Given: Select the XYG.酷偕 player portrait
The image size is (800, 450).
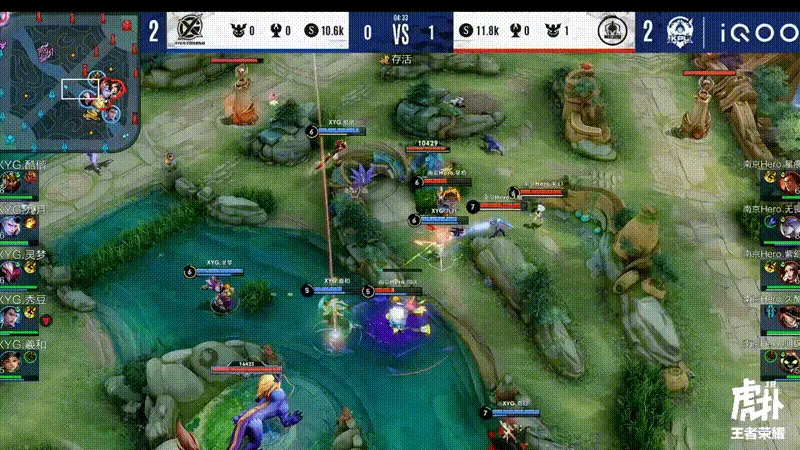Looking at the screenshot, I should click(x=12, y=183).
